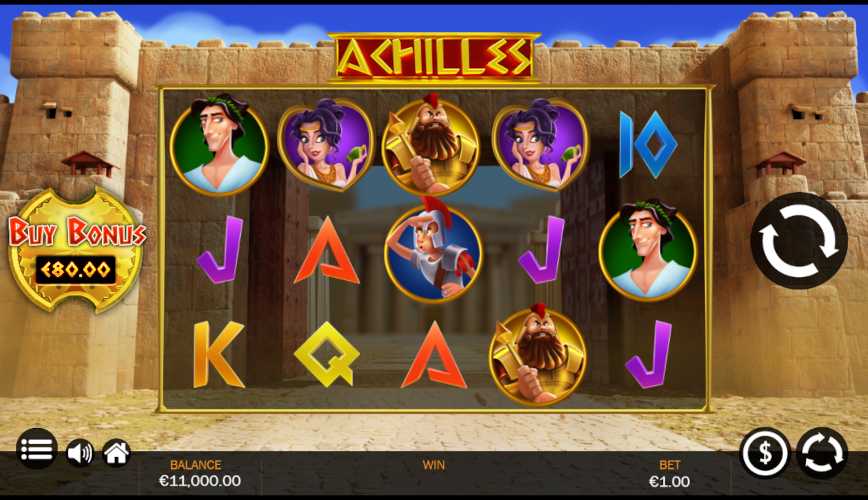Spin the reels with the large spin button
This screenshot has height=500, width=868.
pos(798,241)
